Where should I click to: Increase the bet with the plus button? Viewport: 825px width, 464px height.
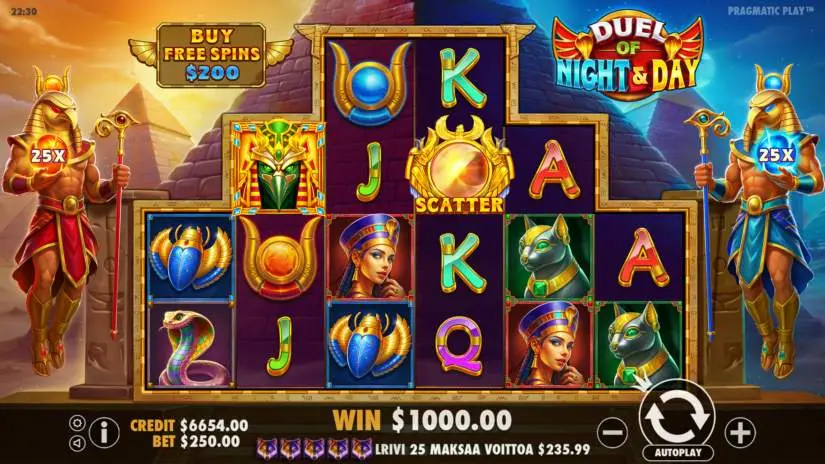739,432
